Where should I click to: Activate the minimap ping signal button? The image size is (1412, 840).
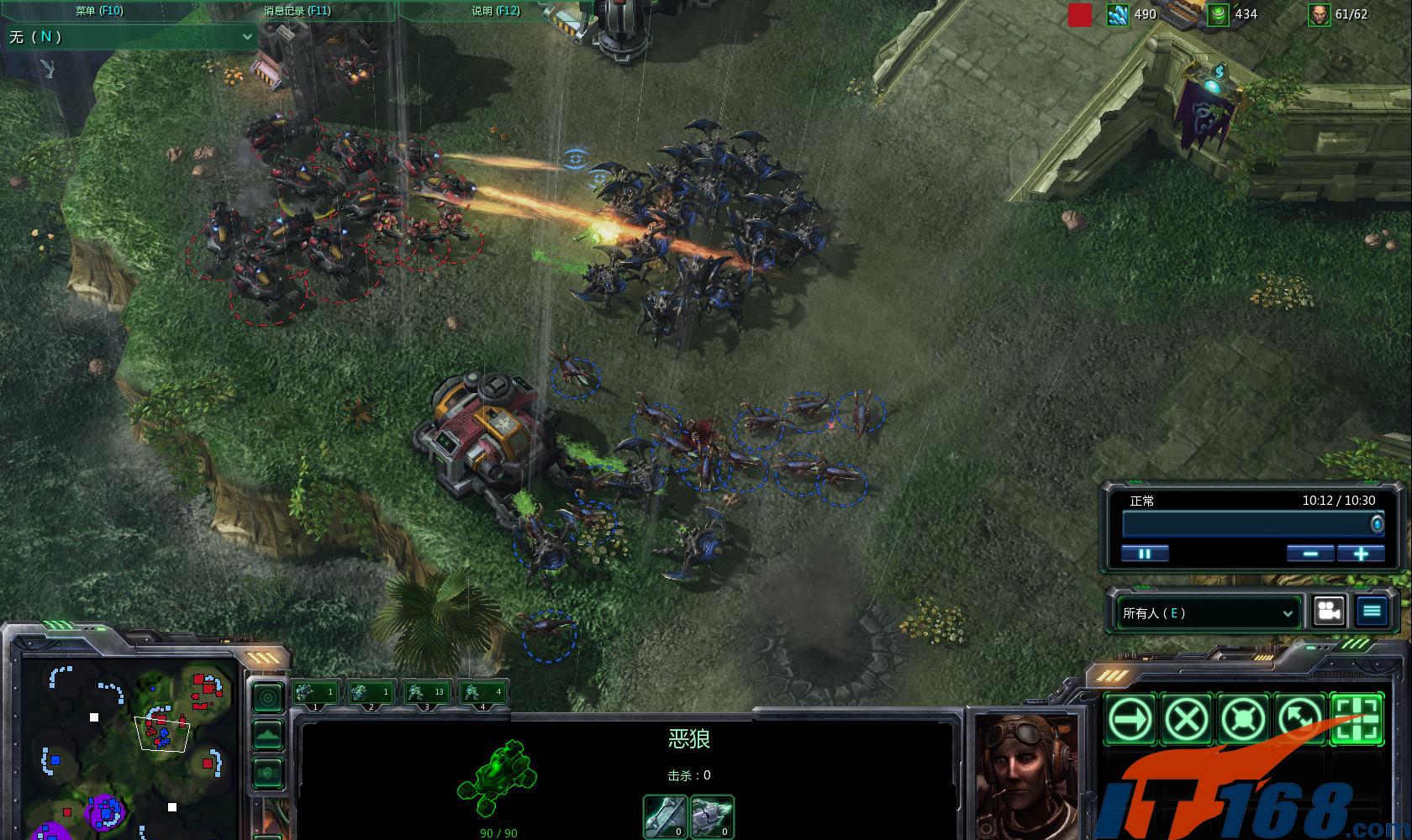coord(268,697)
